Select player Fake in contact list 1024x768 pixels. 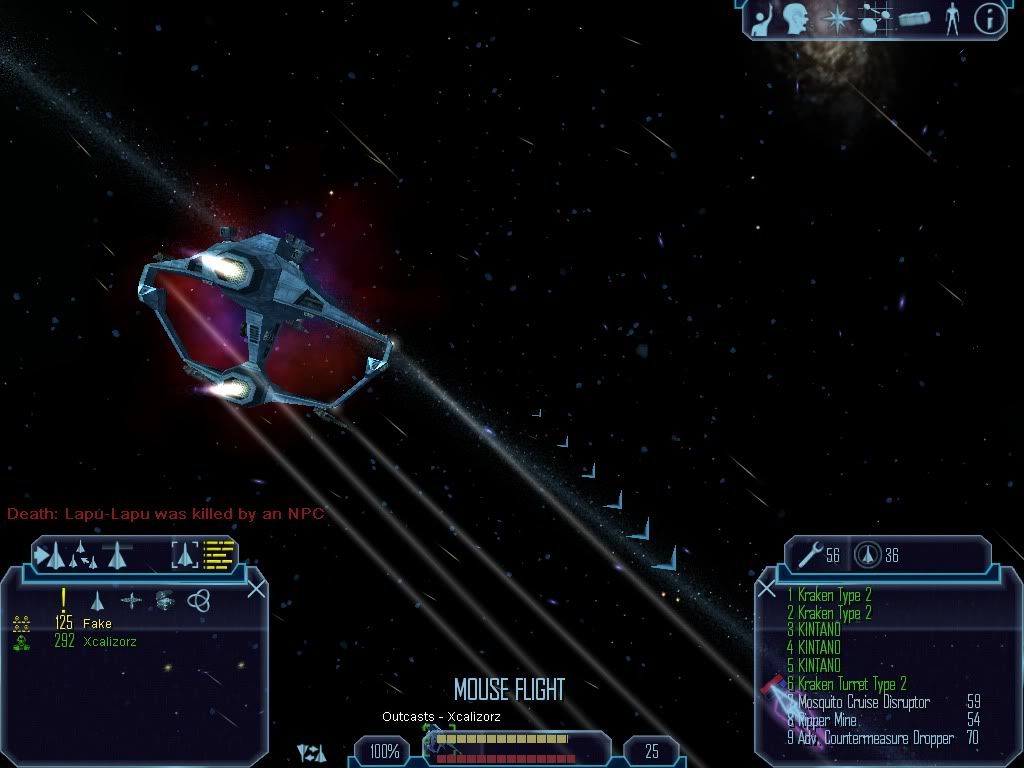(x=97, y=623)
